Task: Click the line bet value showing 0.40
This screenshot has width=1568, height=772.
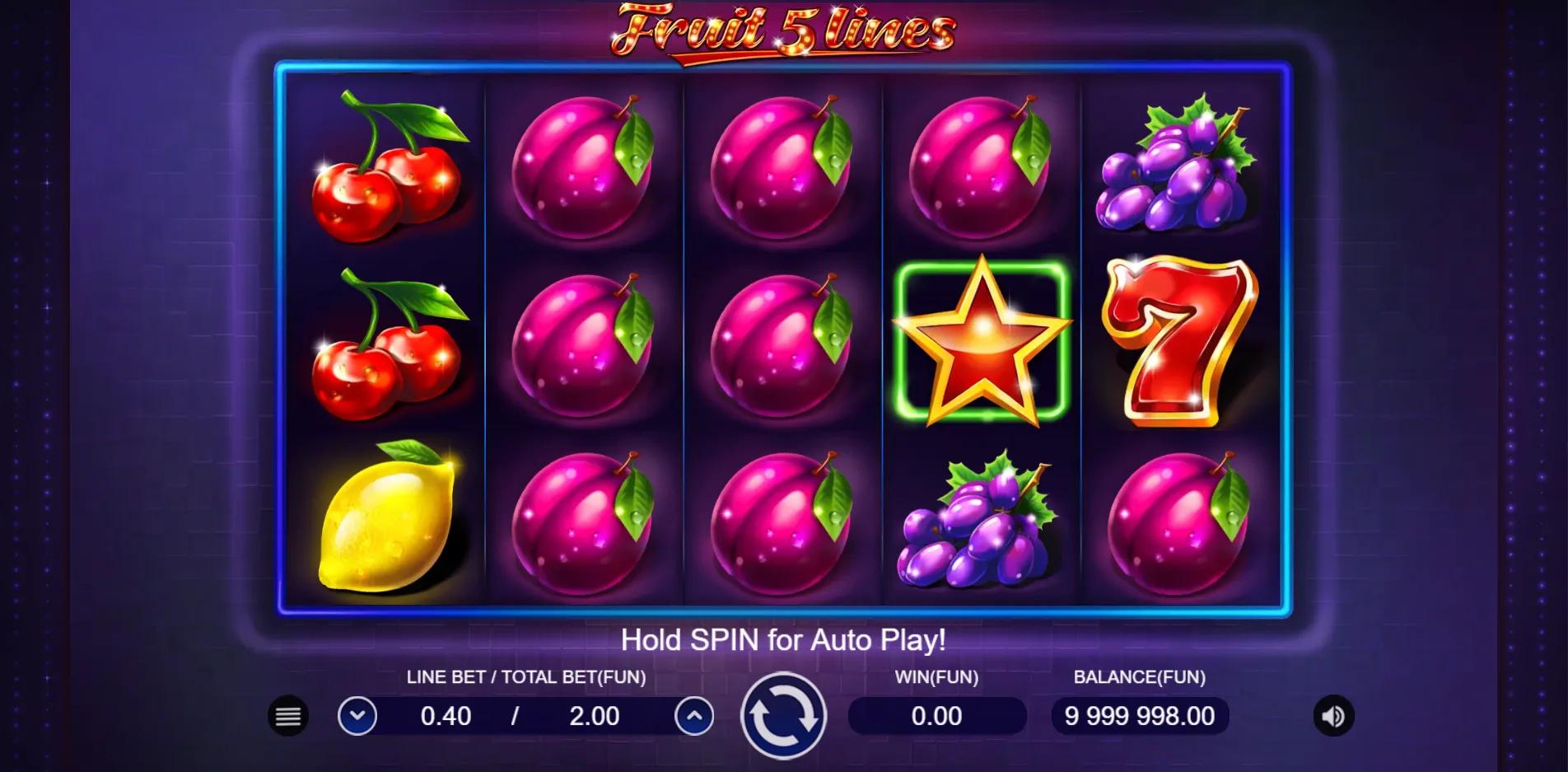Action: click(x=445, y=716)
